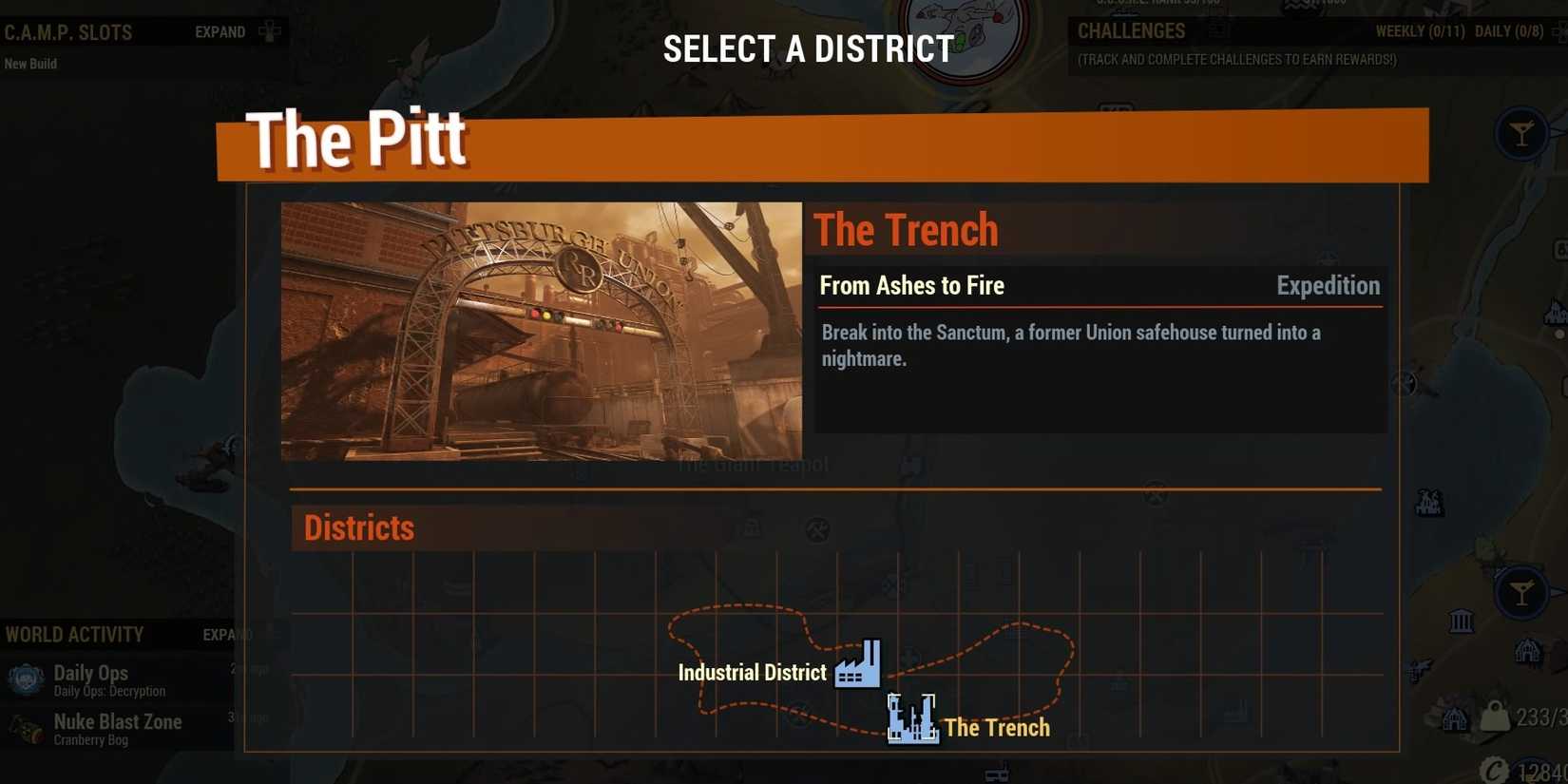The height and width of the screenshot is (784, 1568).
Task: Switch to the WEEKLY challenges tab
Action: pyautogui.click(x=1420, y=31)
